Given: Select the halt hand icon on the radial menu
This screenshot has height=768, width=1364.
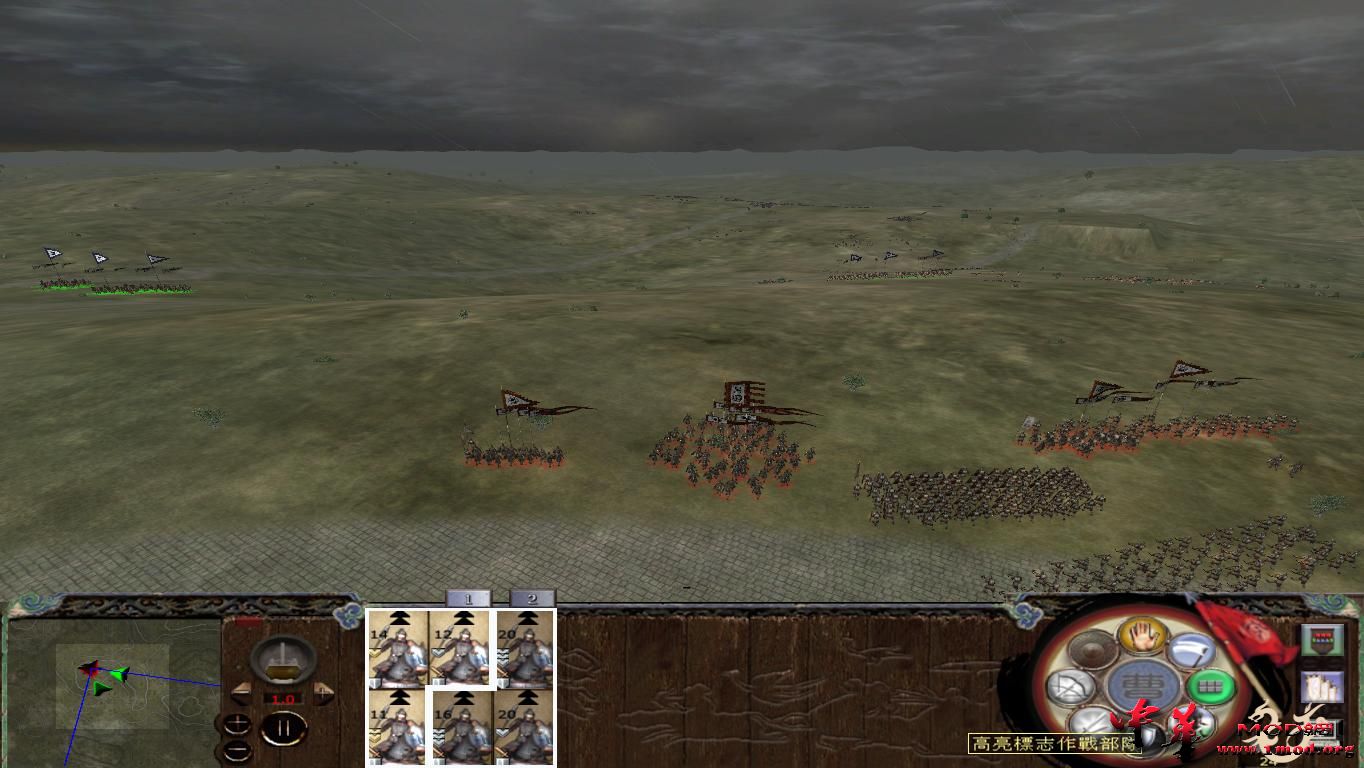Looking at the screenshot, I should (x=1143, y=638).
